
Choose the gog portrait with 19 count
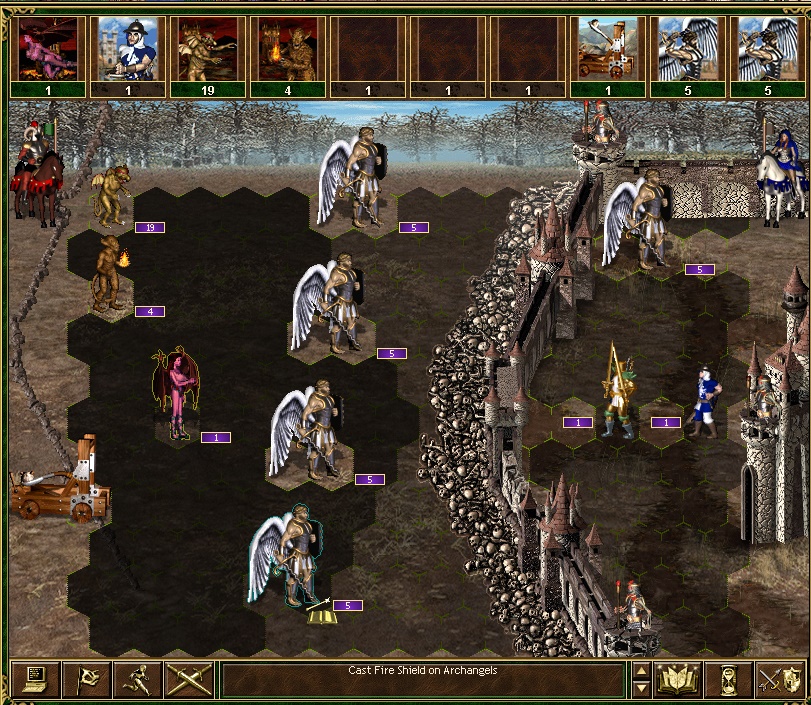pos(208,48)
